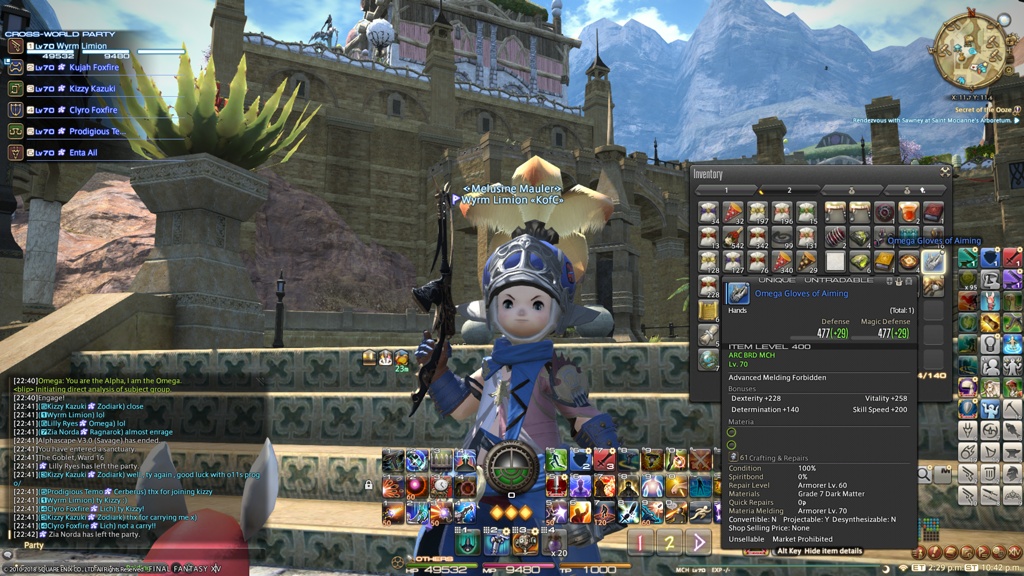
Task: Select the red book inventory item
Action: tap(932, 213)
